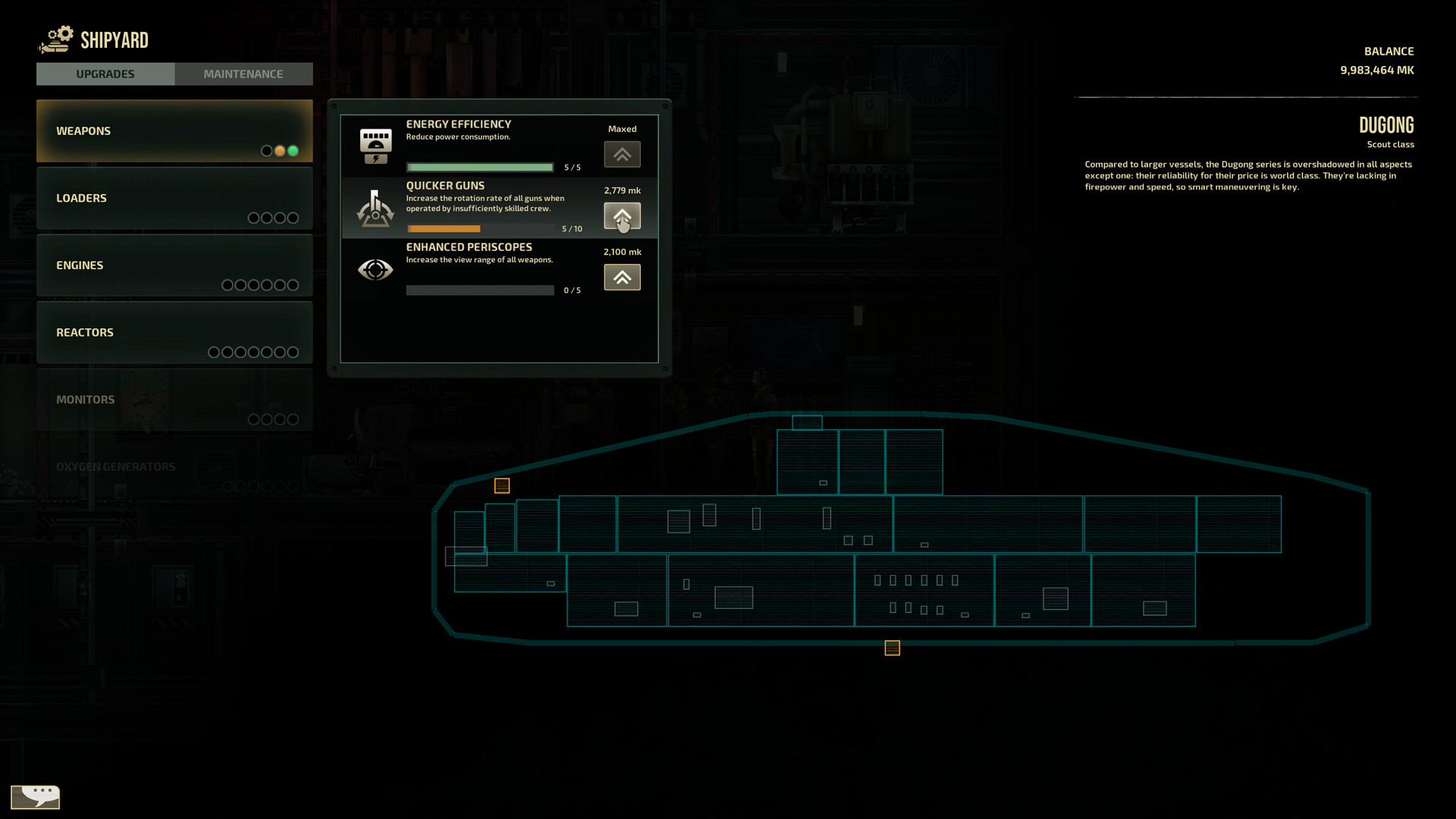
Task: Purchase the Quicker Guns upgrade
Action: [x=622, y=216]
